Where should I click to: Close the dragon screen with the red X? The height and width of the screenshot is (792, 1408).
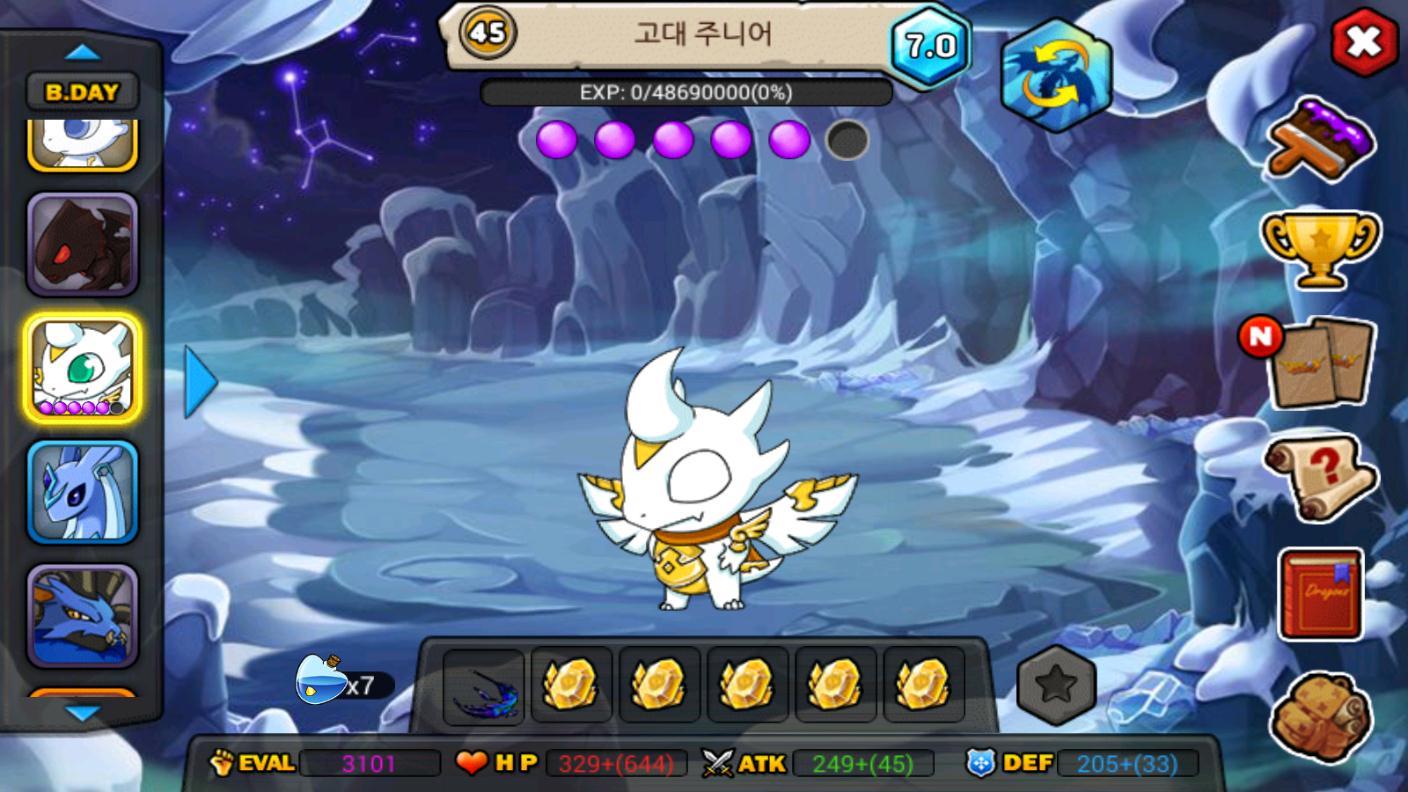(1363, 43)
